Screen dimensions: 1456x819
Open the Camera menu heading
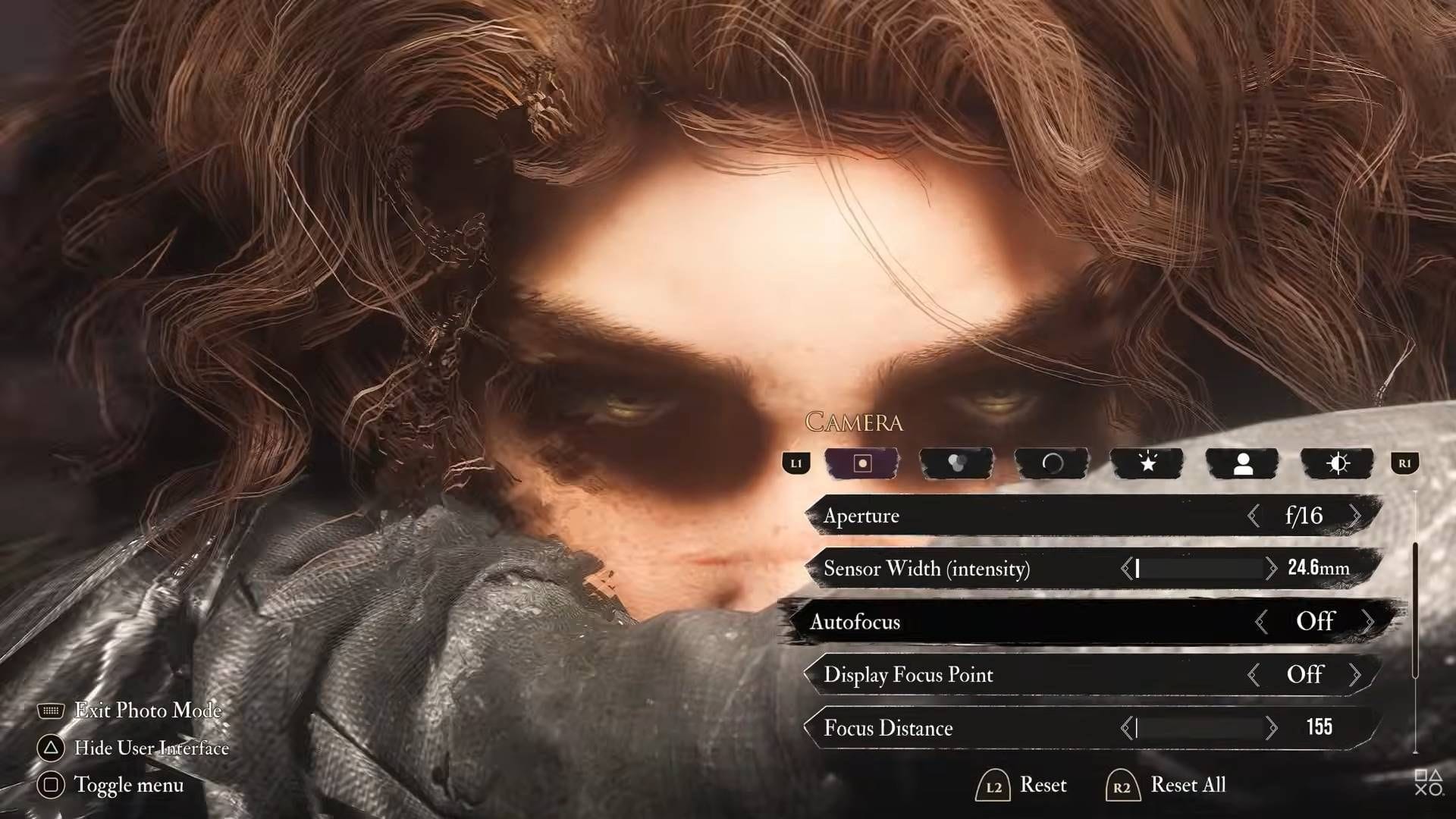tap(855, 422)
